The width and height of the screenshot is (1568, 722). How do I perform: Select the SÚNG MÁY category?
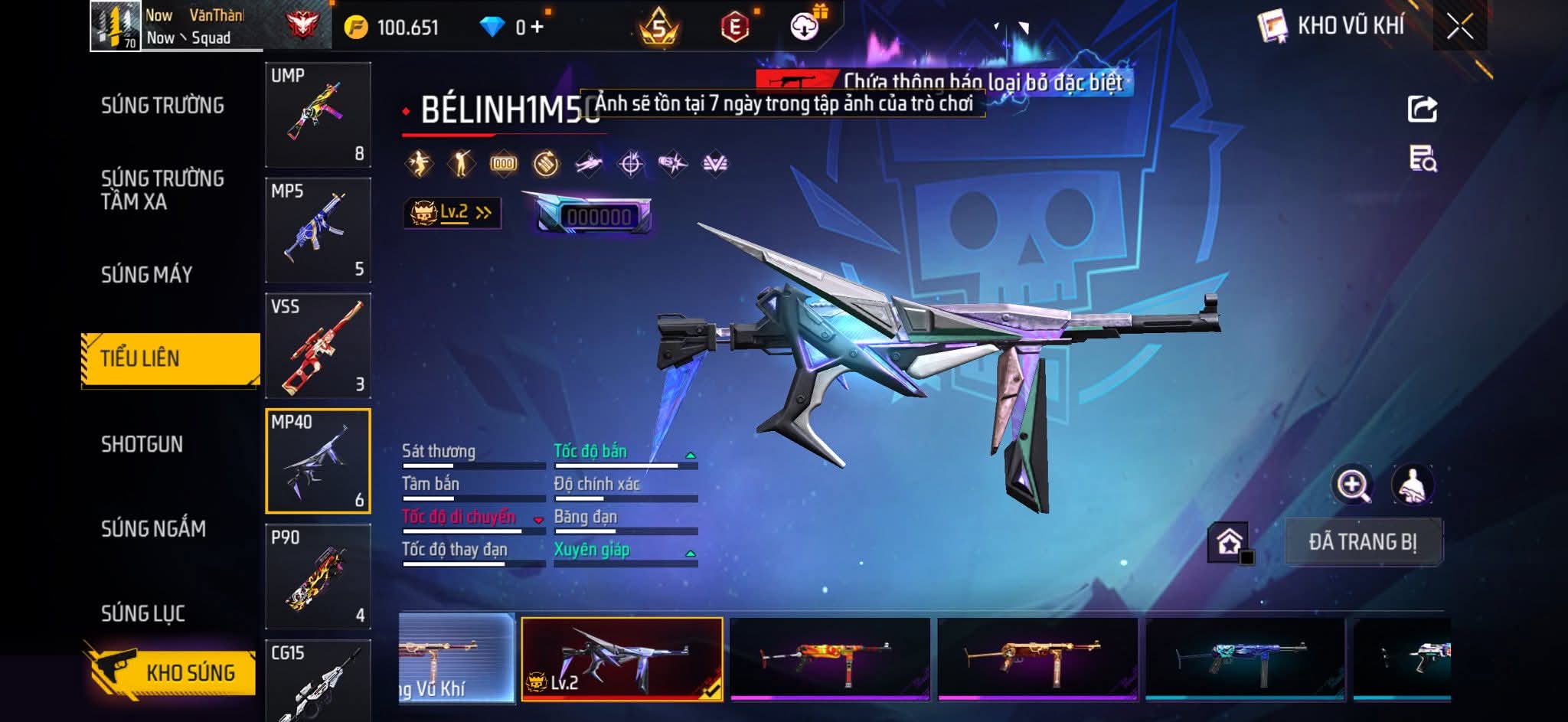[x=147, y=275]
